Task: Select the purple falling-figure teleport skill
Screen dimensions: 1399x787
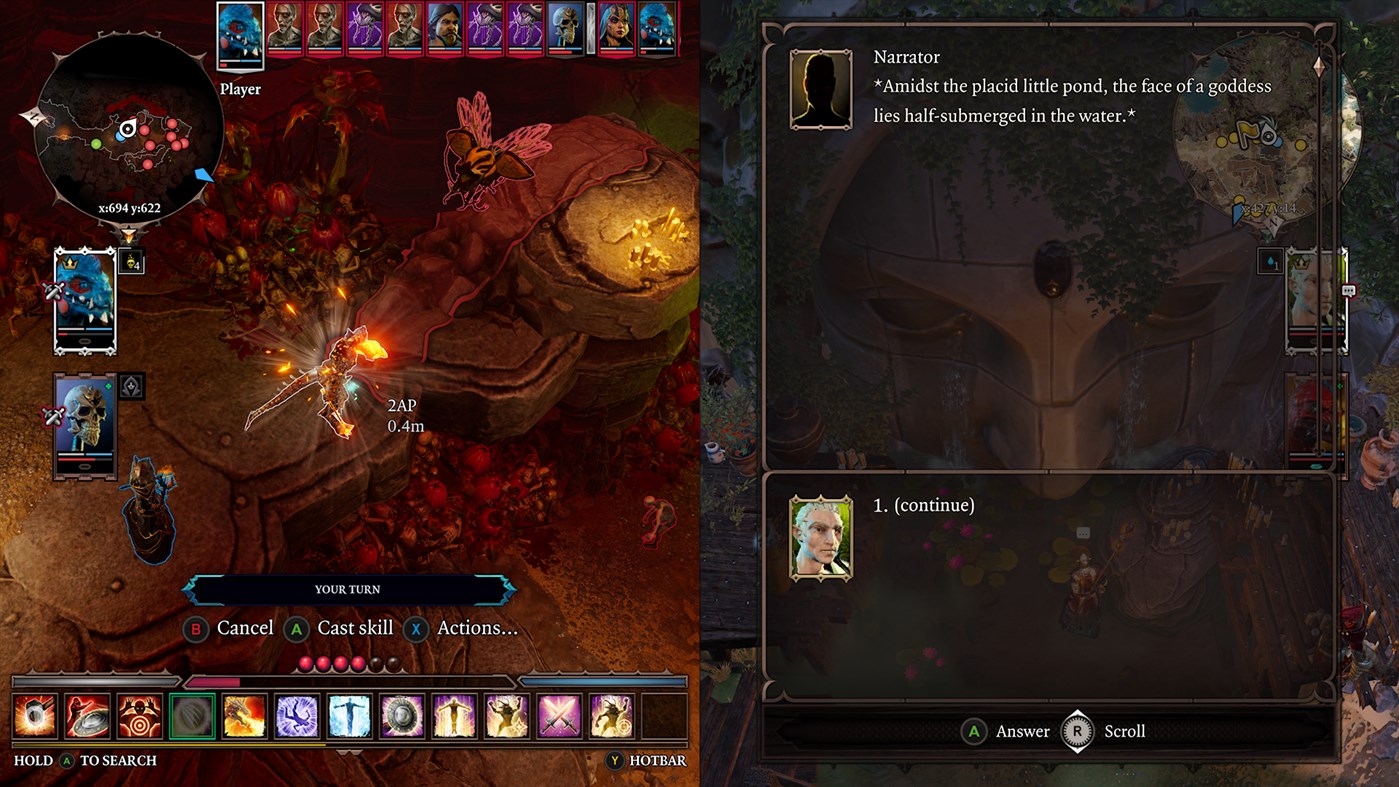Action: tap(298, 715)
